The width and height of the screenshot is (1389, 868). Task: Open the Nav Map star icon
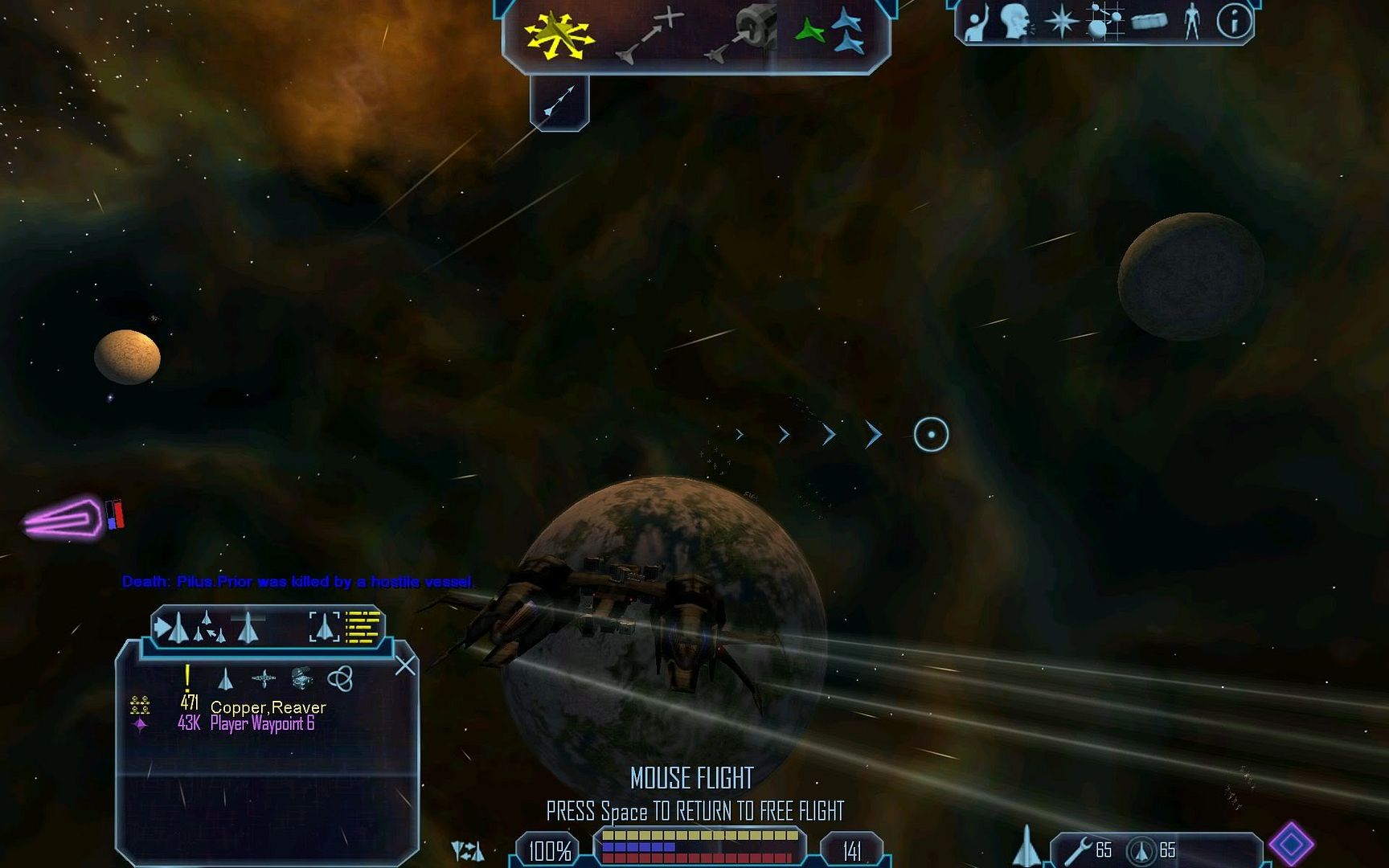pos(1061,22)
